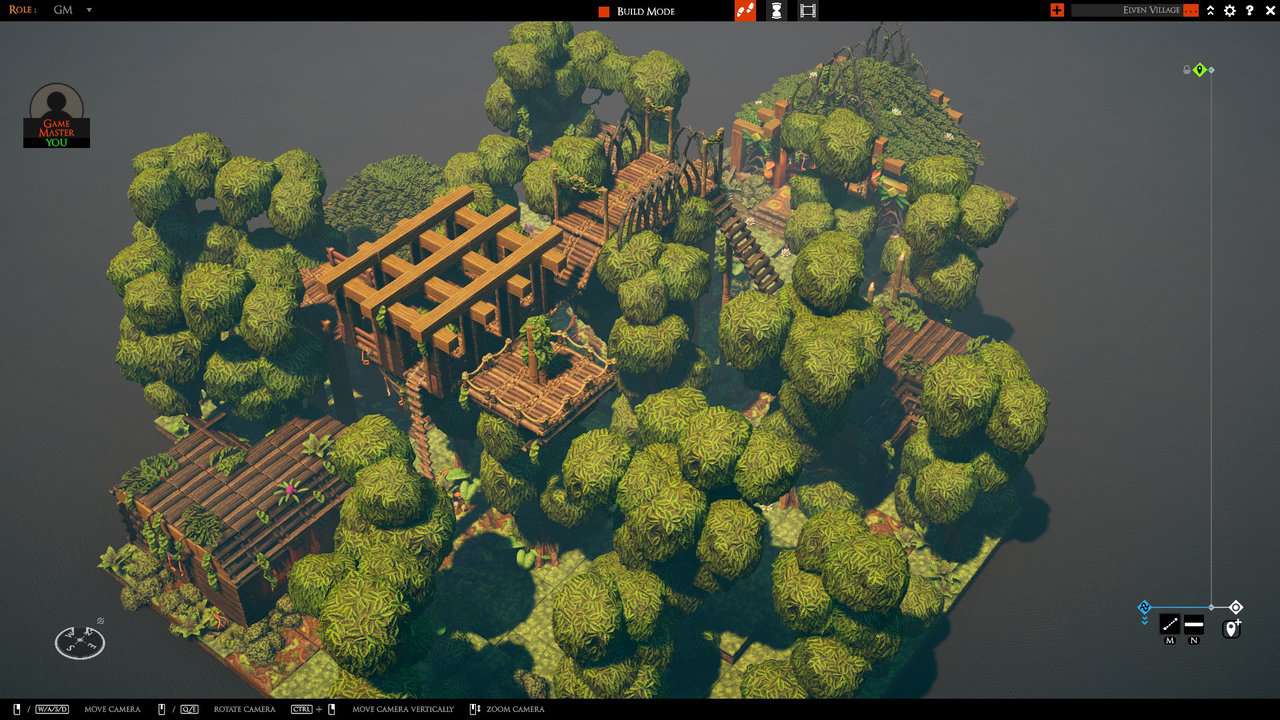Click the blue height bar handle
The width and height of the screenshot is (1280, 720).
click(1145, 607)
